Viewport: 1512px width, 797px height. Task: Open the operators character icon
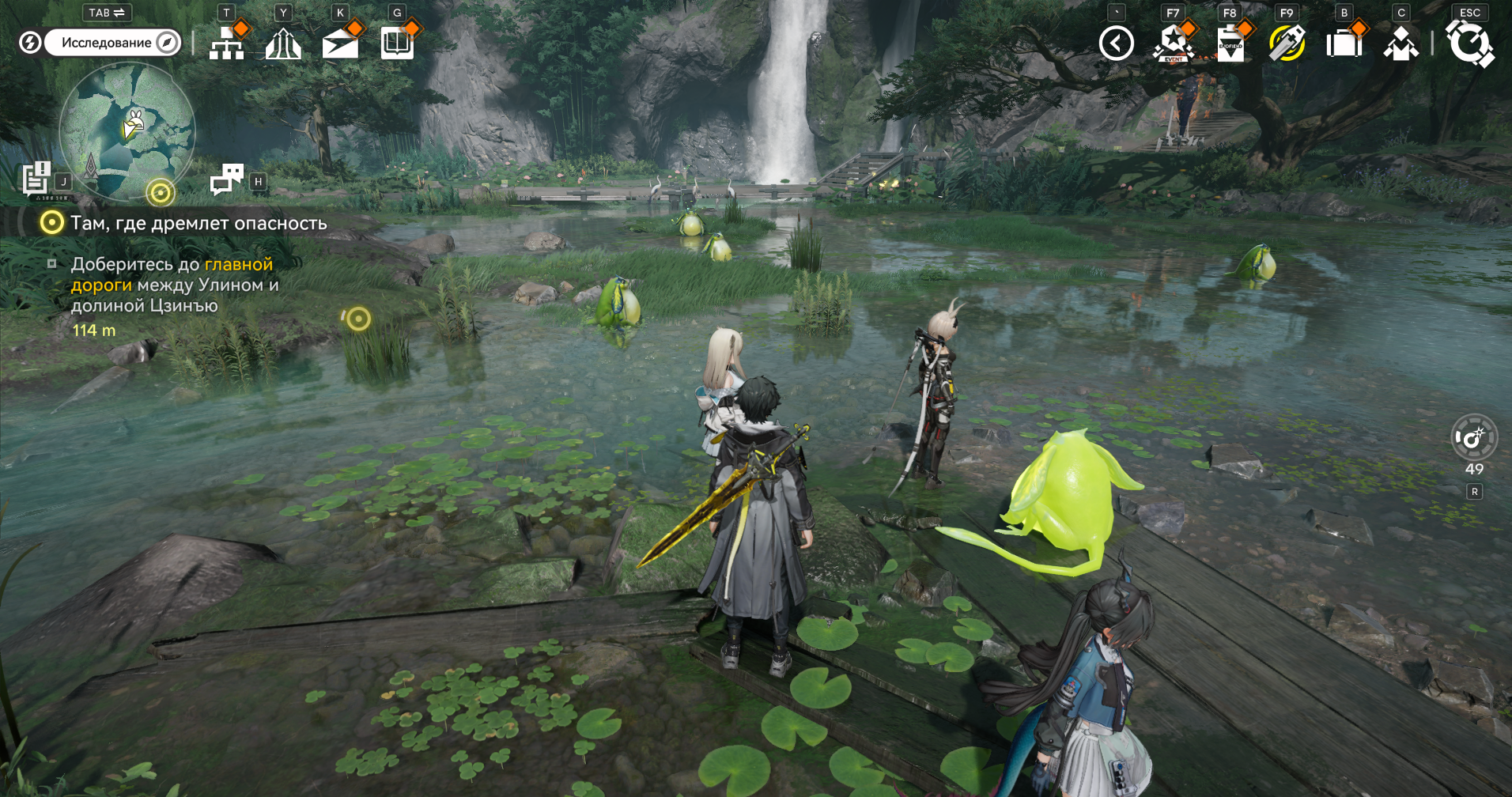click(1400, 43)
